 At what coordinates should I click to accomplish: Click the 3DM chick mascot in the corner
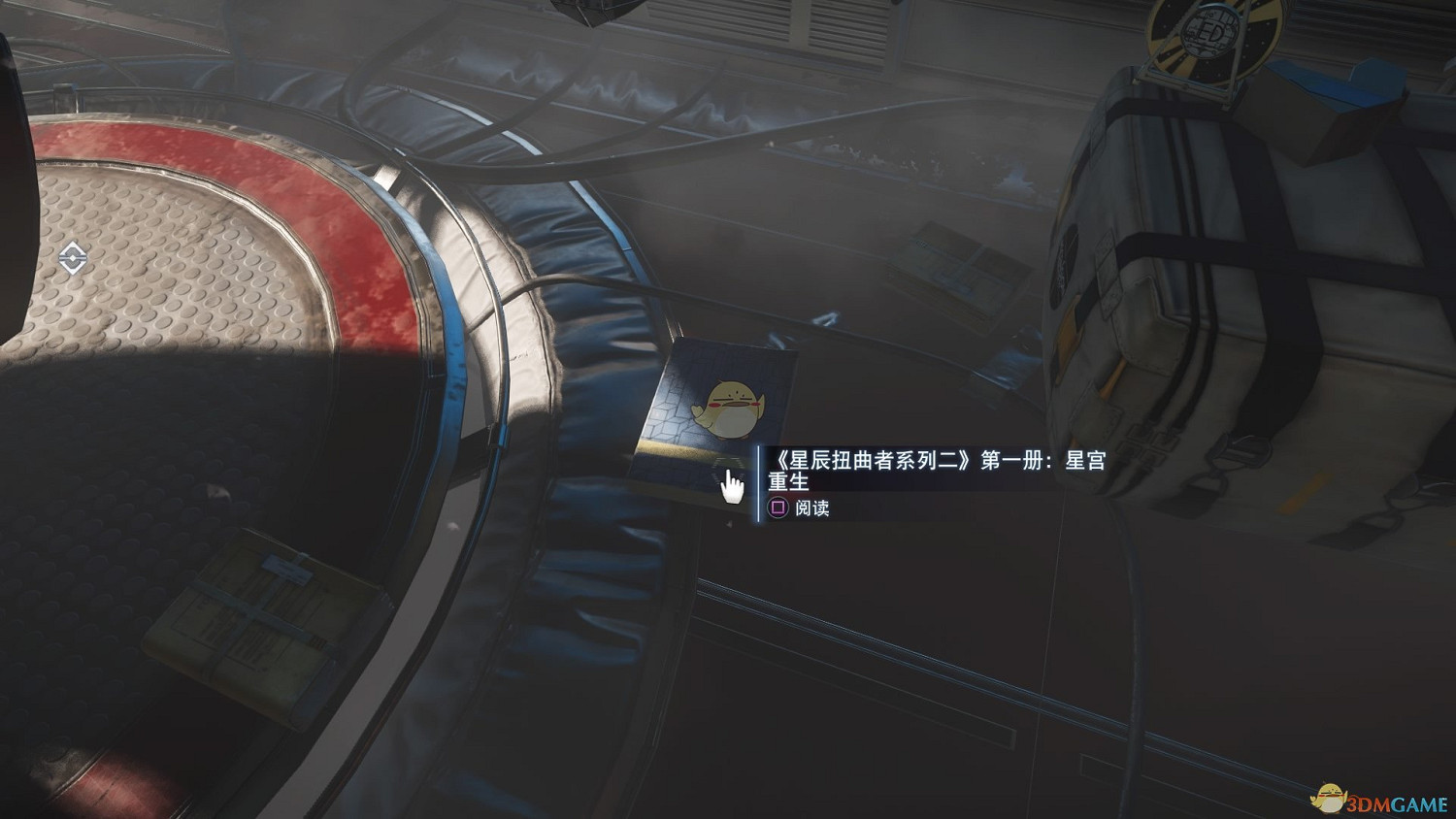pos(1332,797)
